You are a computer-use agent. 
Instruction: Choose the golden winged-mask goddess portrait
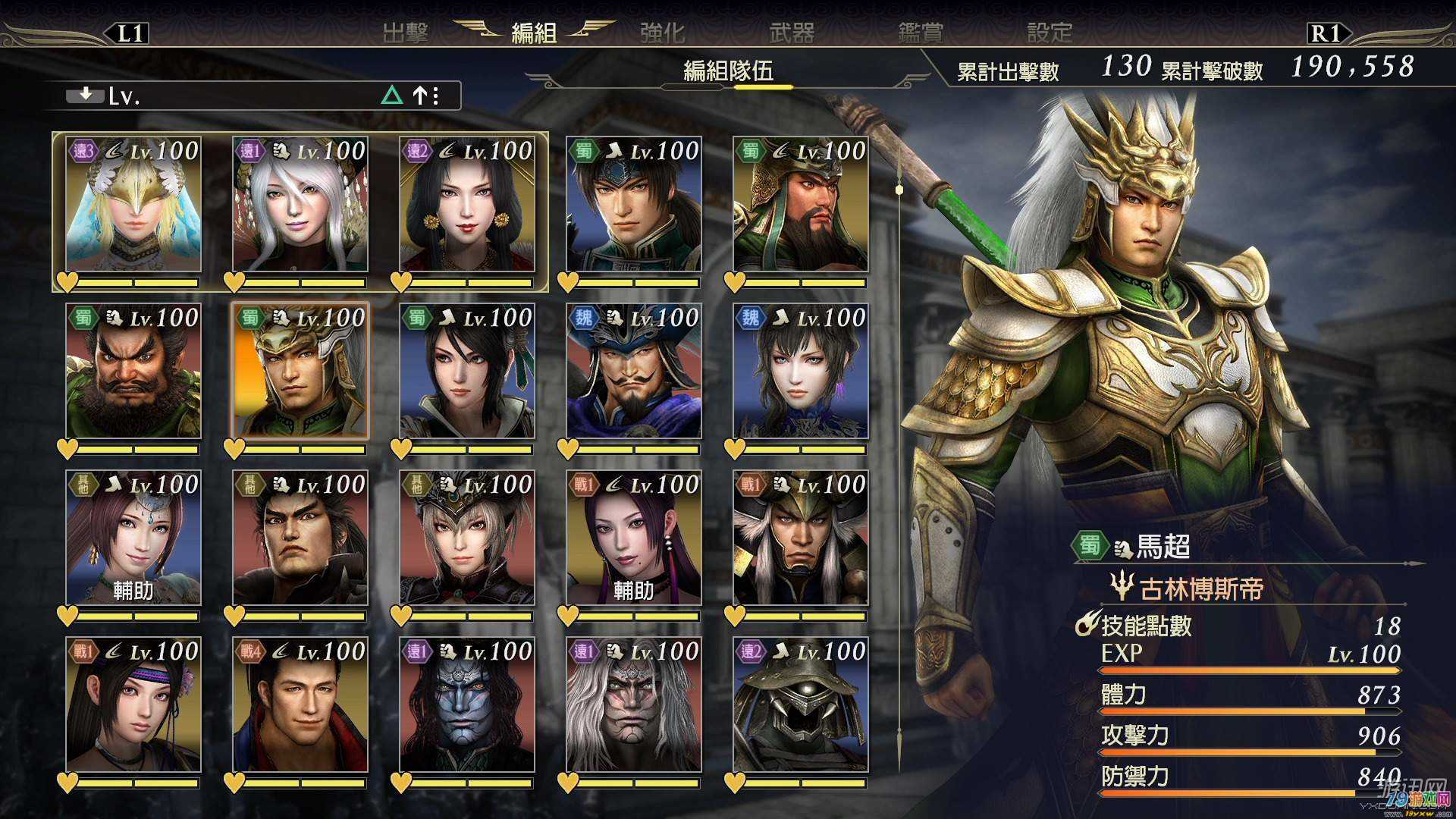pos(133,205)
